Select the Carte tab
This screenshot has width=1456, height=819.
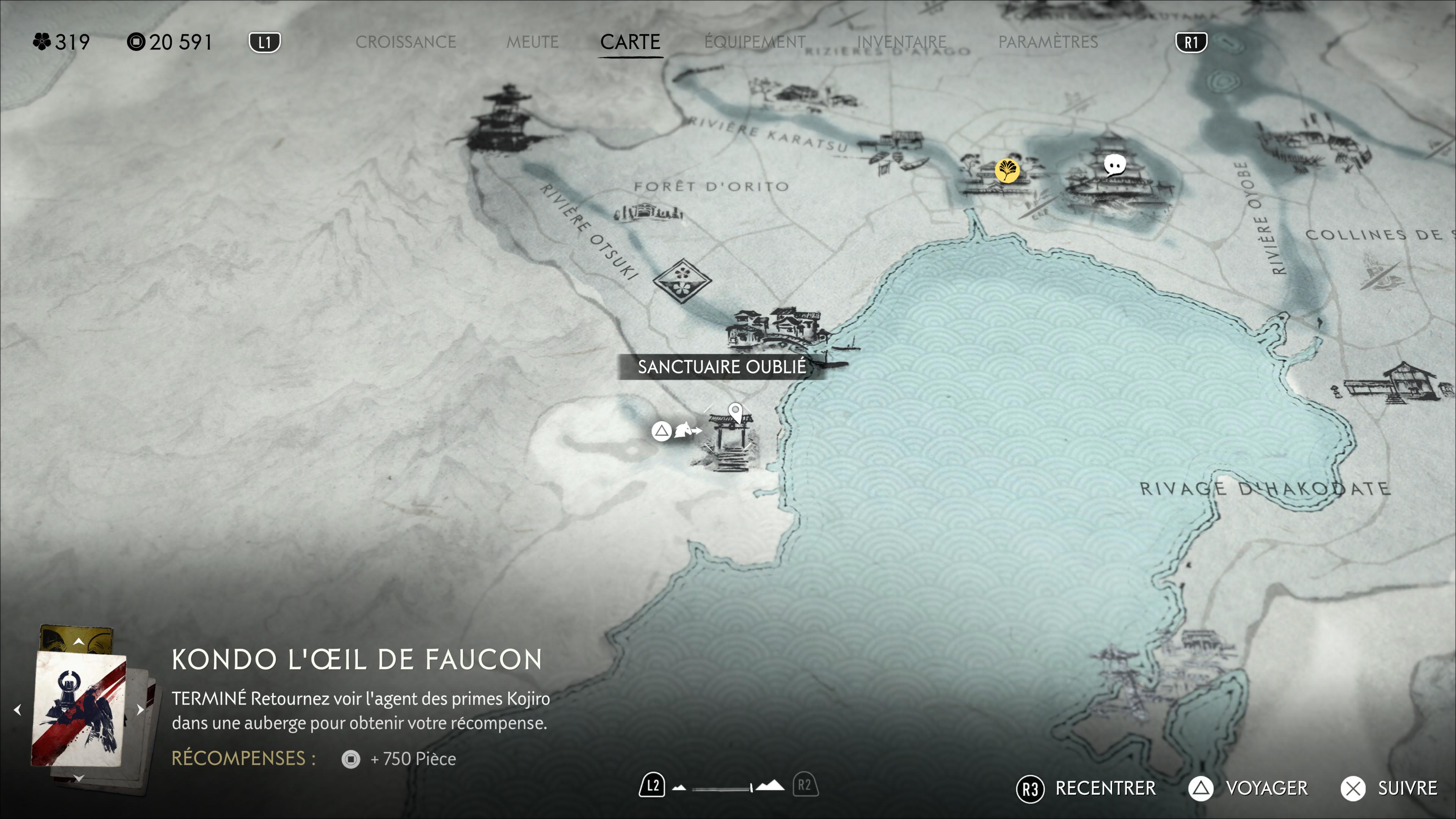tap(630, 42)
